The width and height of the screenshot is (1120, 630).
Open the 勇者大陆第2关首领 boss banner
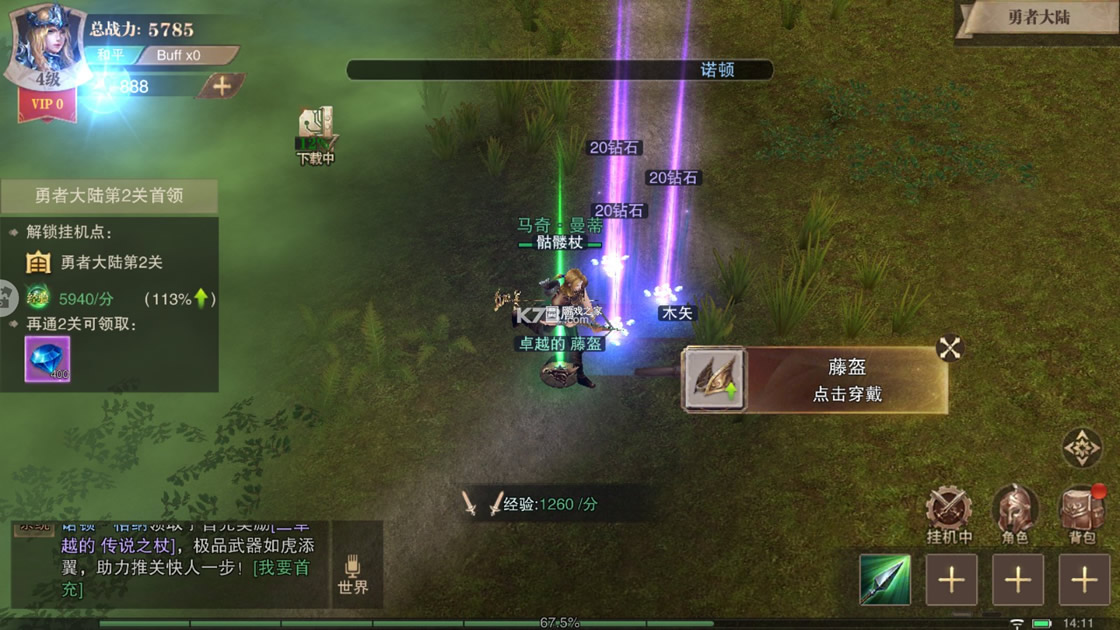[109, 196]
